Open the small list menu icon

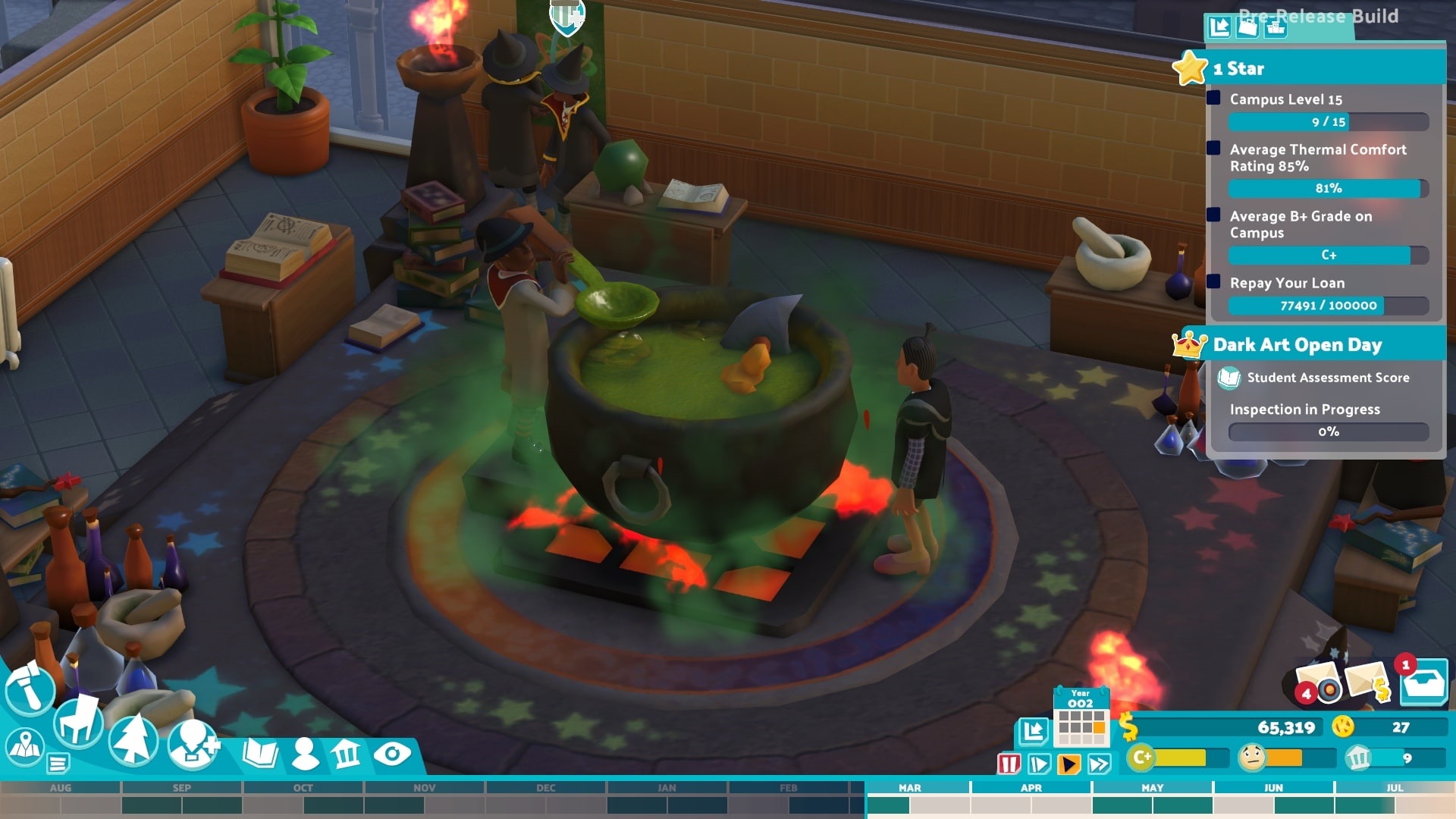(58, 762)
